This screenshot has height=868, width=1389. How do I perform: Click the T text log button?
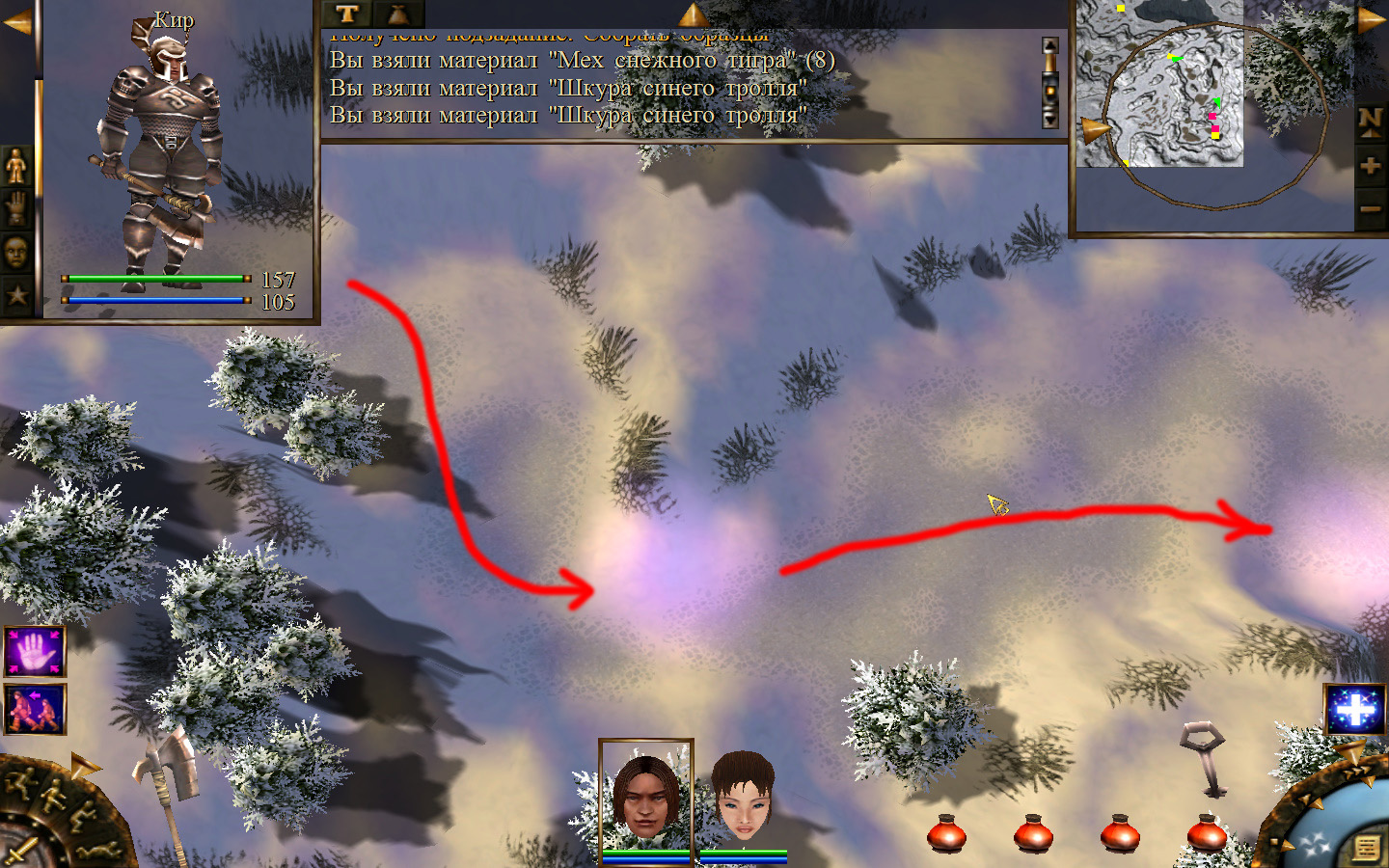click(347, 14)
